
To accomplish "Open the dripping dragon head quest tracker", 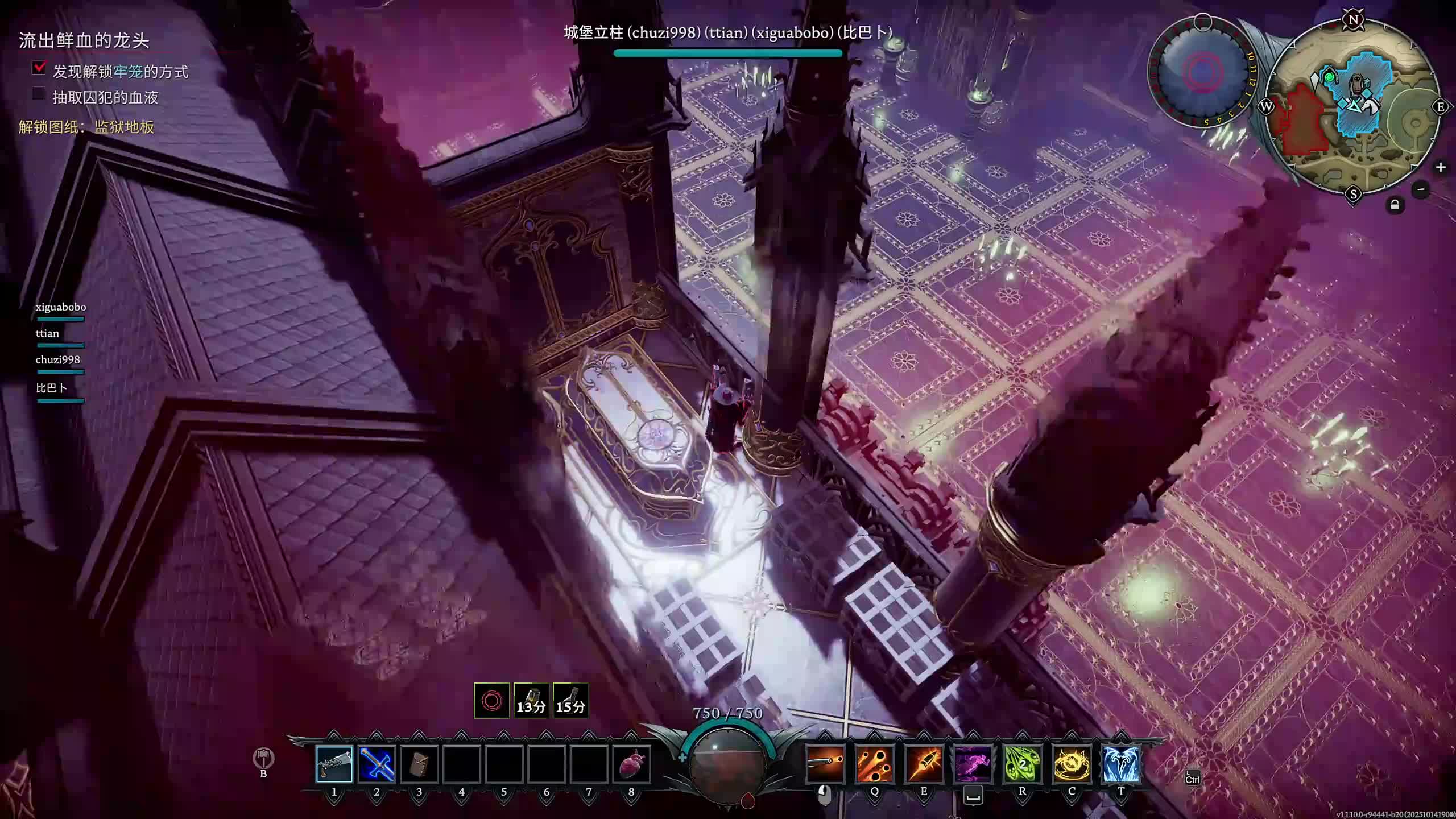I will click(84, 40).
